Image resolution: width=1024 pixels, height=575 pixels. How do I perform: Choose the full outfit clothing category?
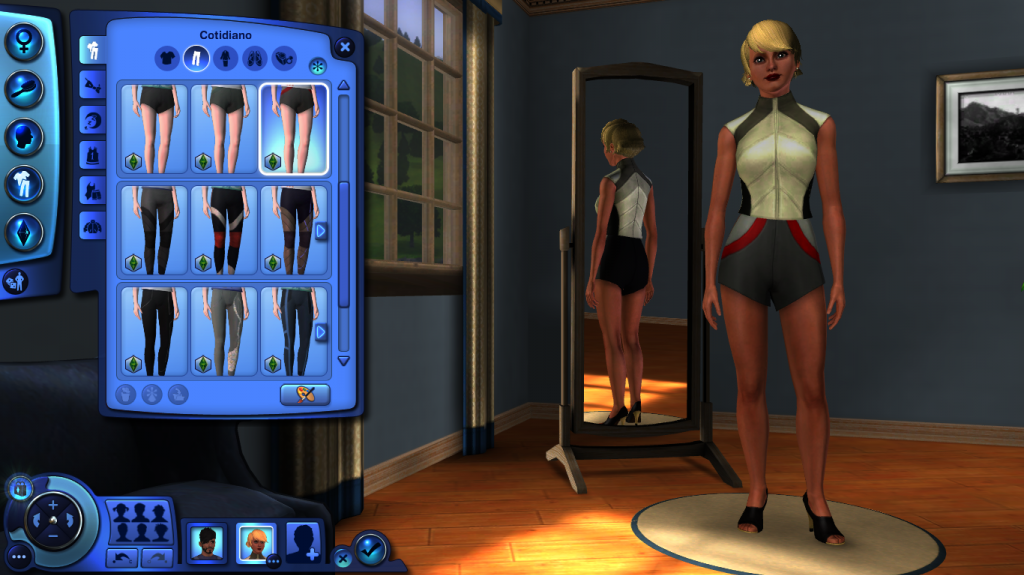point(225,59)
